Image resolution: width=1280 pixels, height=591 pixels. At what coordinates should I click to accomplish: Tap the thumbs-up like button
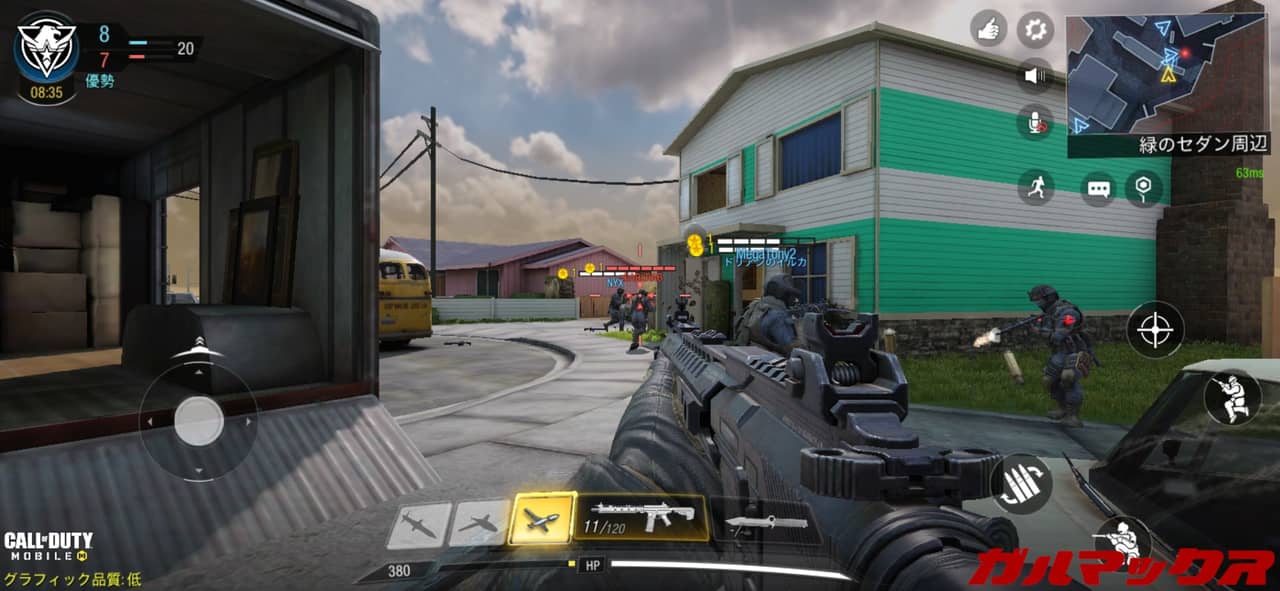(988, 28)
